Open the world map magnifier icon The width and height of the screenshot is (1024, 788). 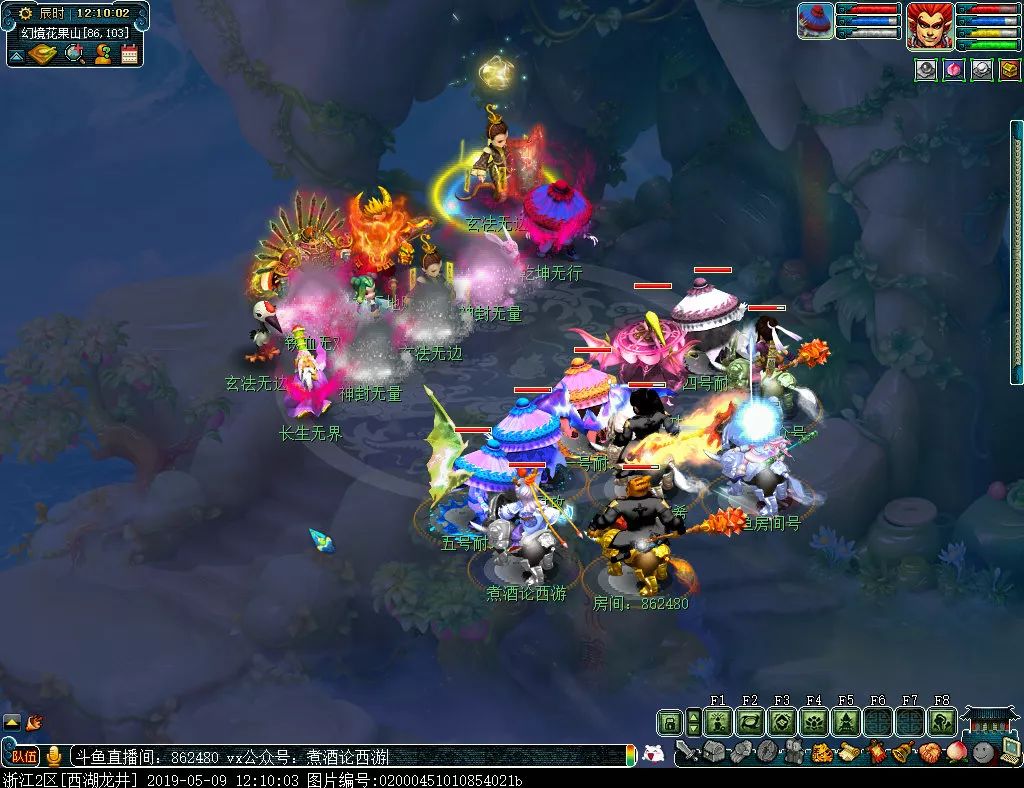pyautogui.click(x=74, y=54)
